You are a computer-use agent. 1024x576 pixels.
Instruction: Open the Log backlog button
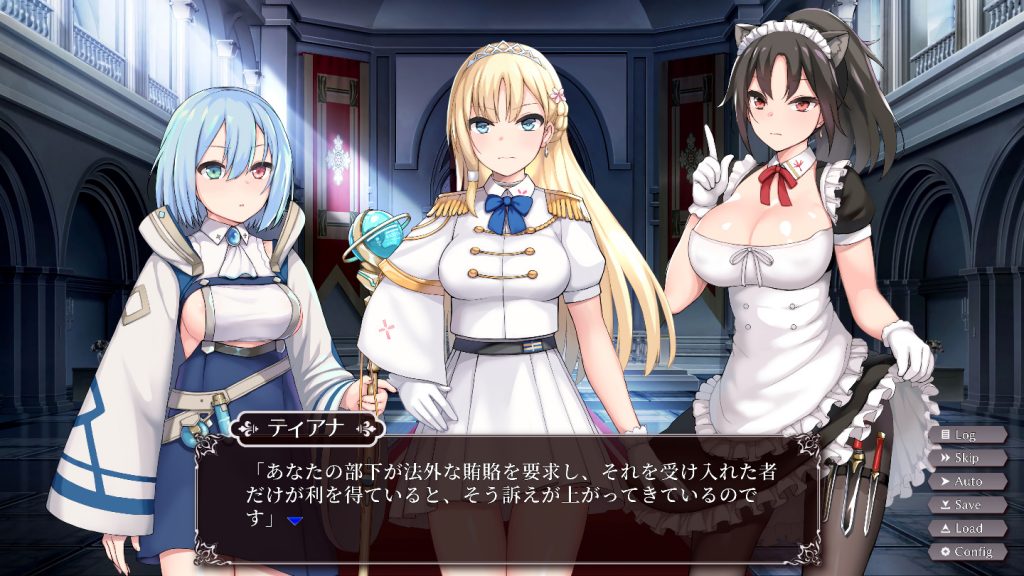pos(966,435)
